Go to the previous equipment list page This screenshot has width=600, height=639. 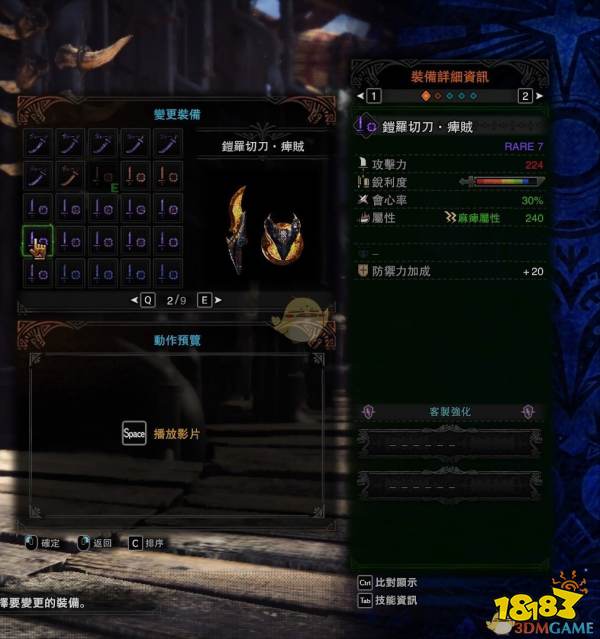click(x=144, y=299)
